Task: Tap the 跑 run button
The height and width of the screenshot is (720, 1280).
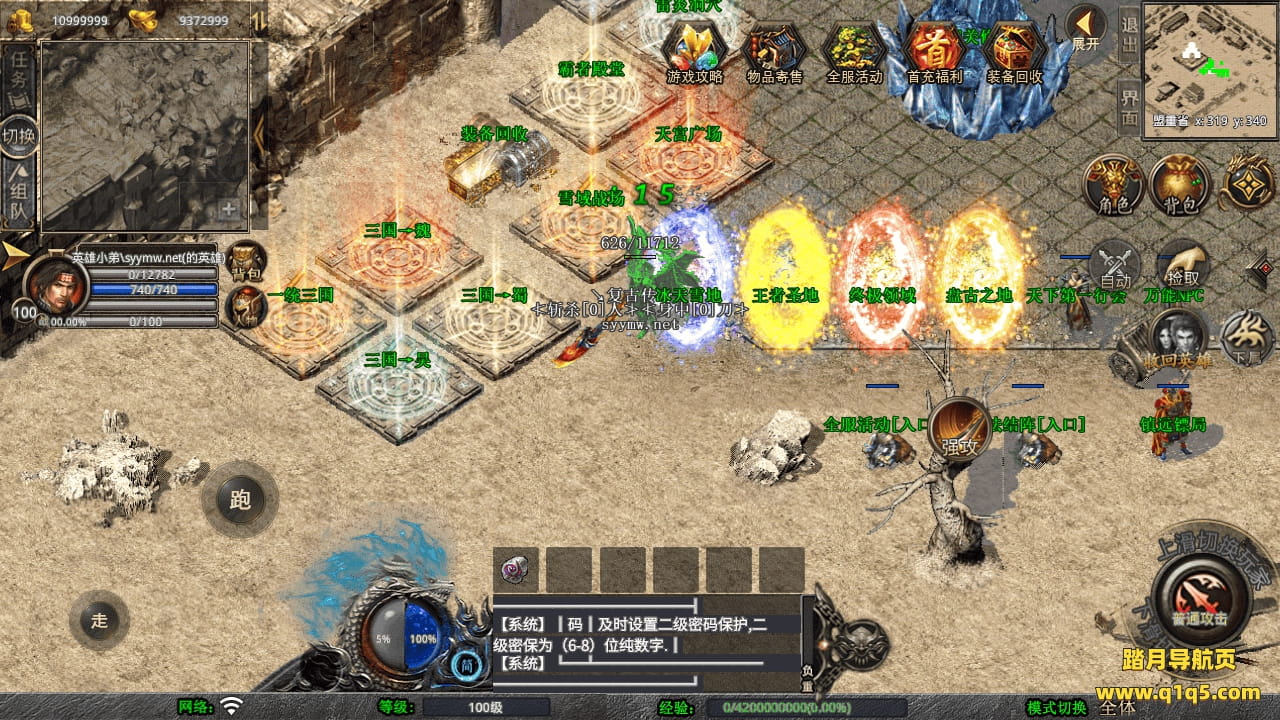Action: pos(240,499)
